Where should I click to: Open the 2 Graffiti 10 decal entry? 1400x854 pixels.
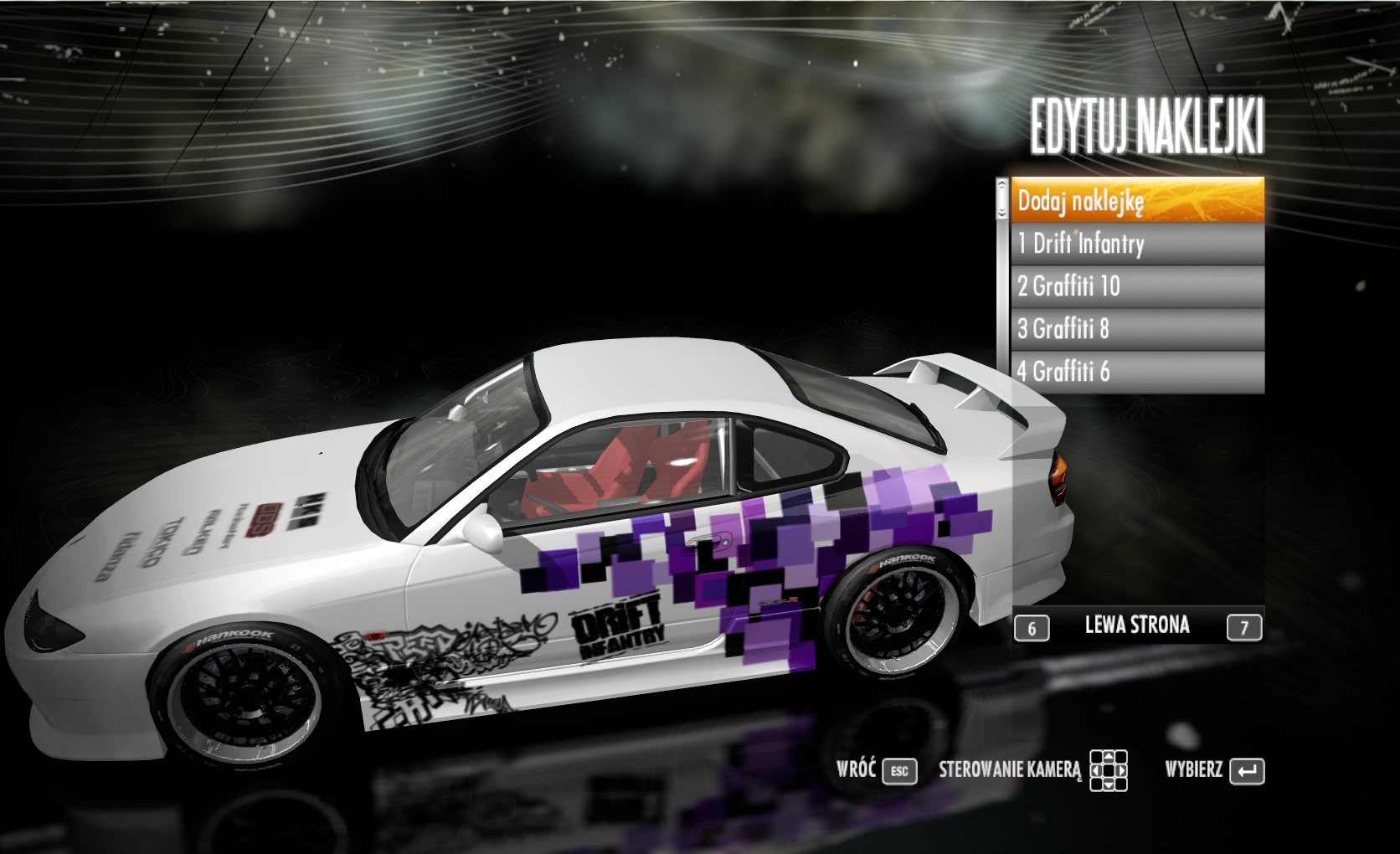click(x=1137, y=286)
